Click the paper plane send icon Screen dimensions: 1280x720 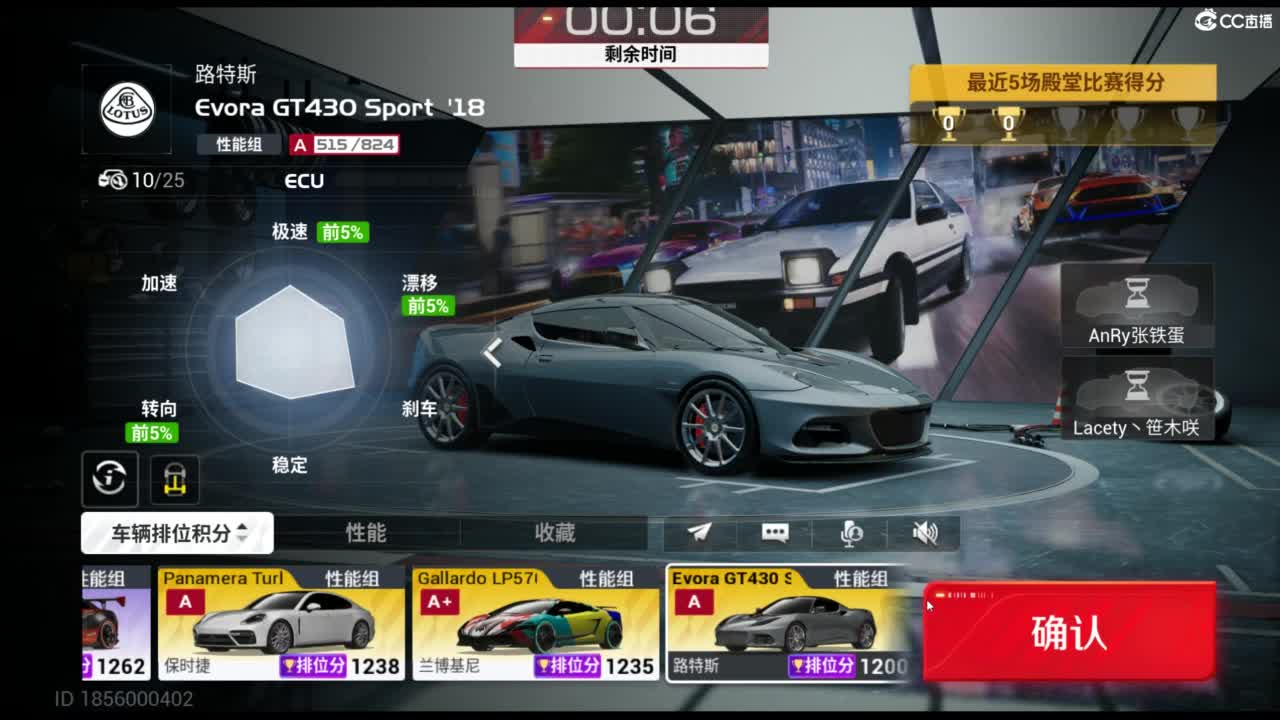(700, 533)
